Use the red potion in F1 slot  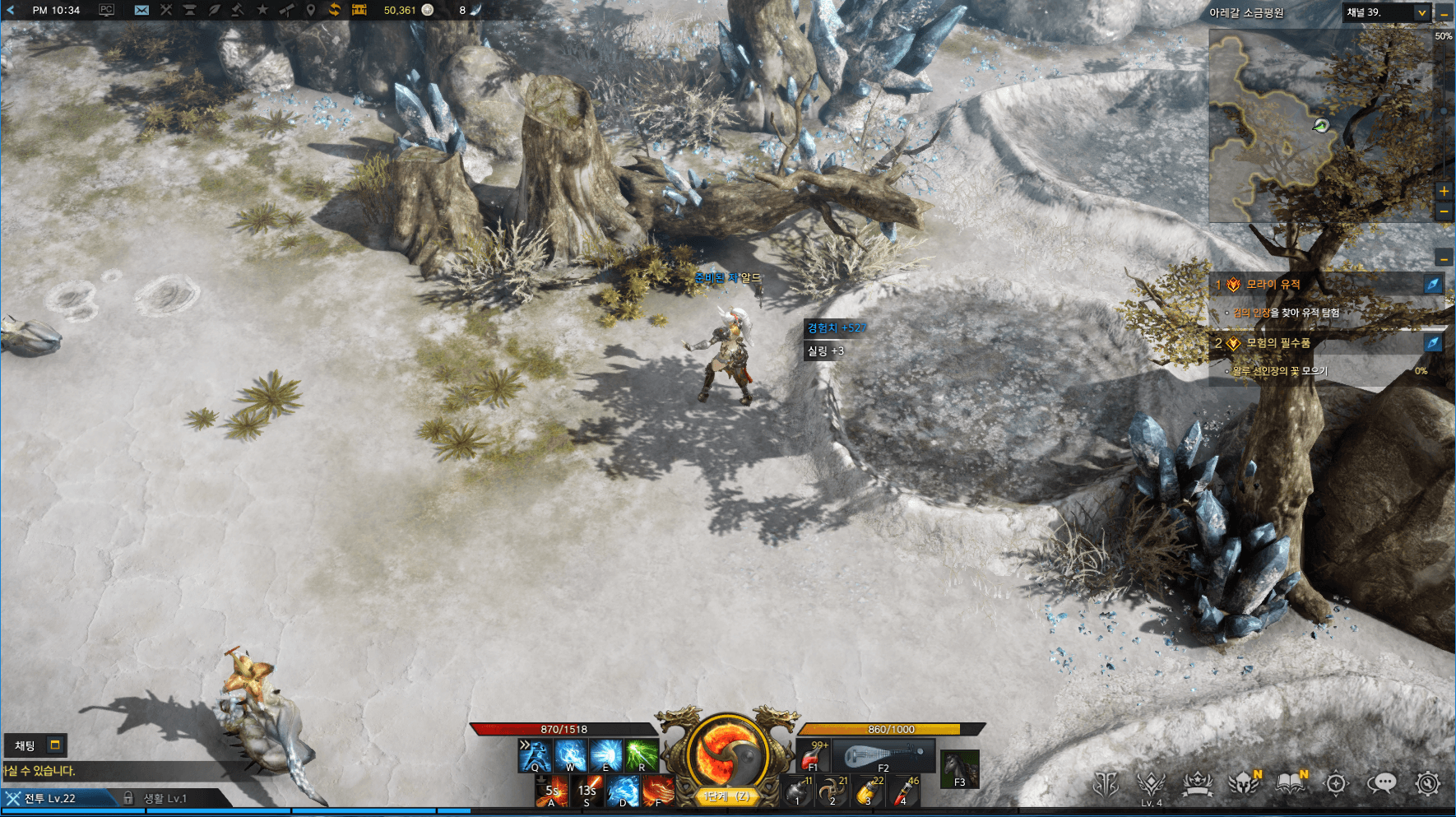tap(814, 755)
